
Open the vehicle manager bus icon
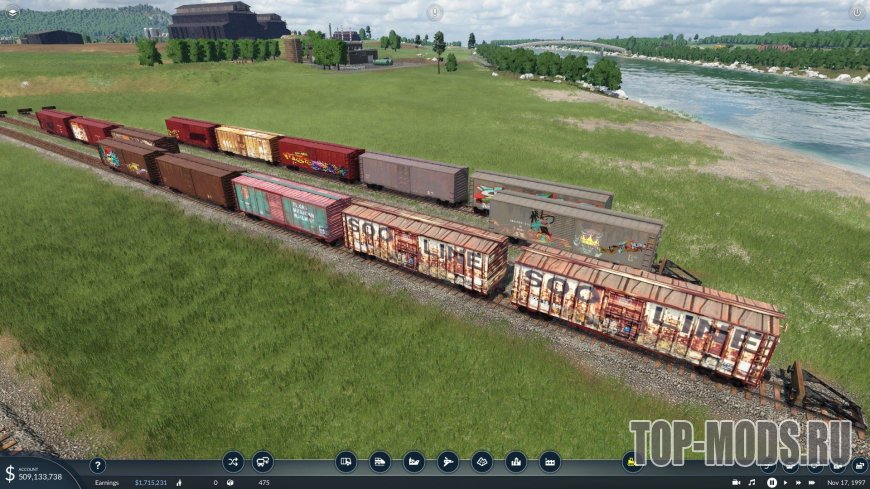pyautogui.click(x=263, y=462)
